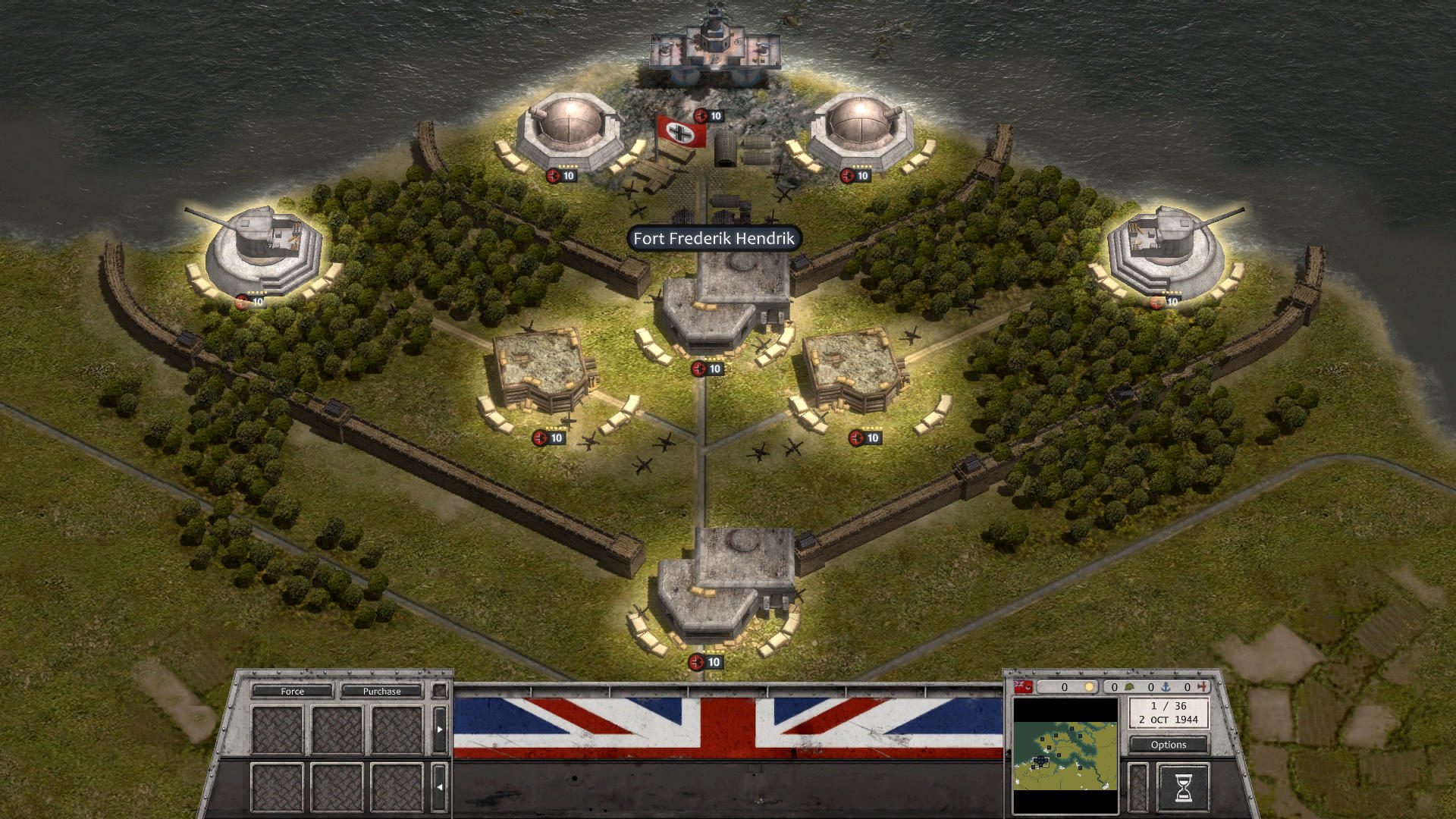Click the hourglass End Turn icon
1456x819 pixels.
click(x=1184, y=787)
